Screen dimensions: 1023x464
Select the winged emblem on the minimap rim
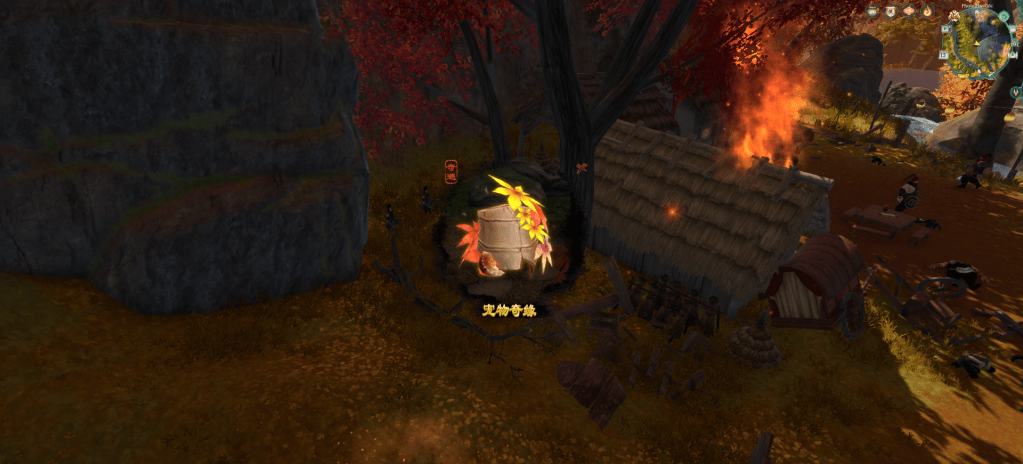[x=954, y=15]
